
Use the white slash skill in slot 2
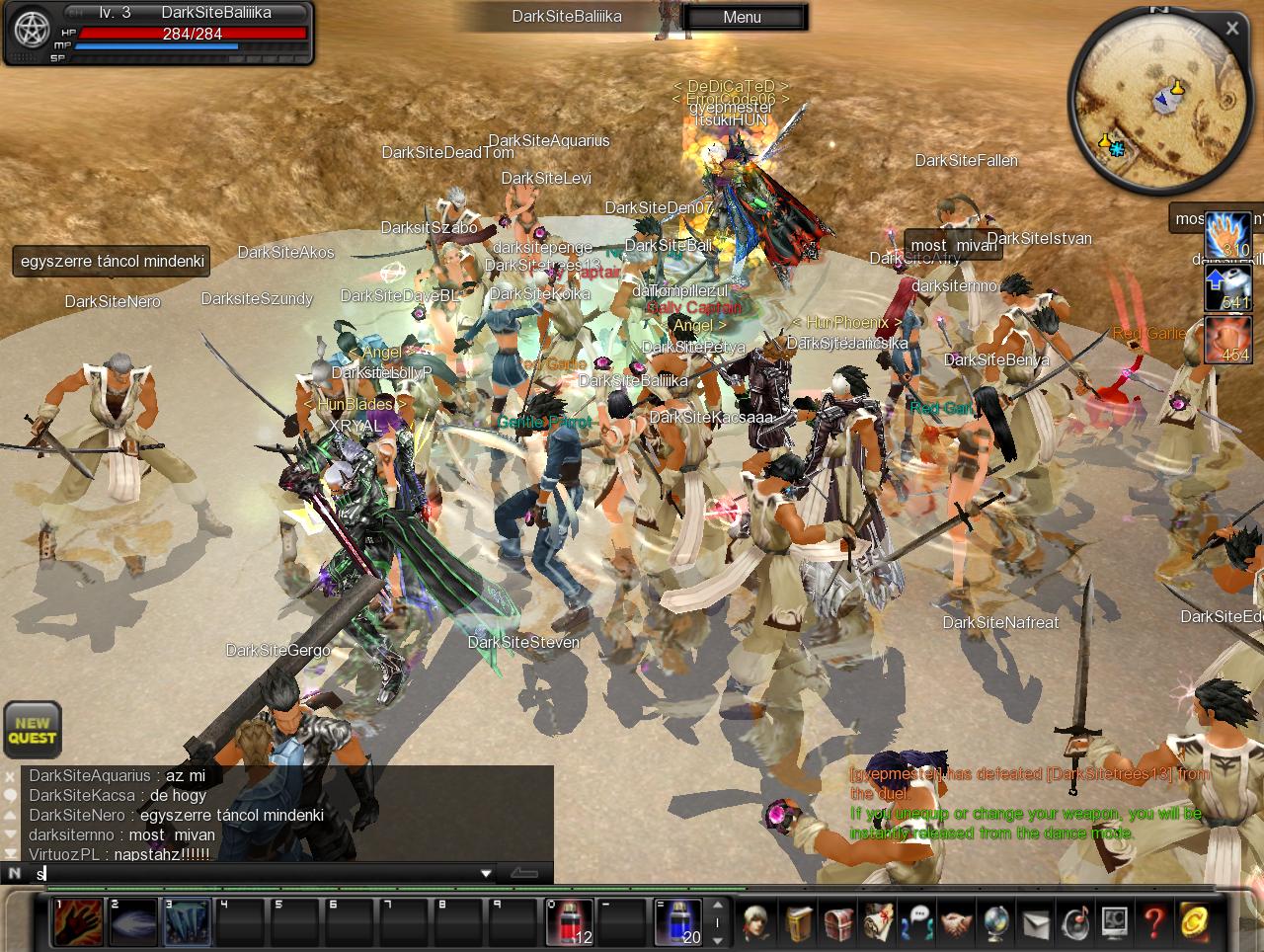132,922
